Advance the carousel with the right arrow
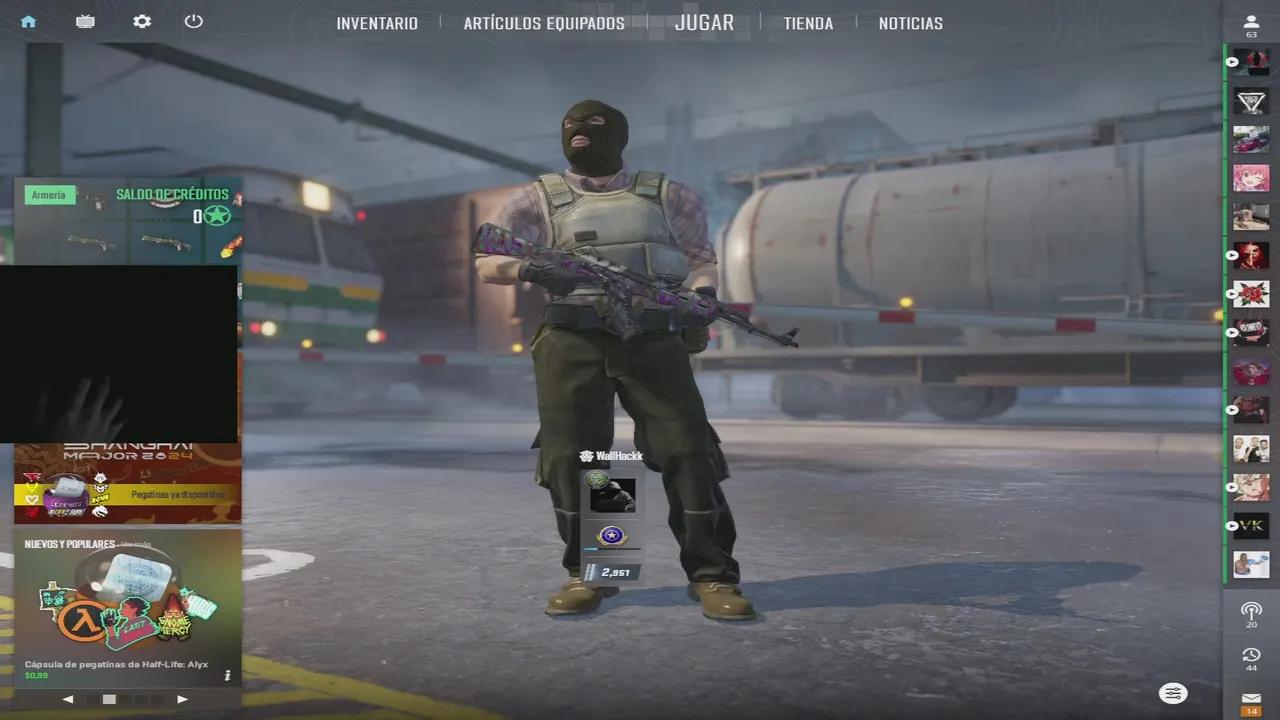This screenshot has height=720, width=1280. 182,699
